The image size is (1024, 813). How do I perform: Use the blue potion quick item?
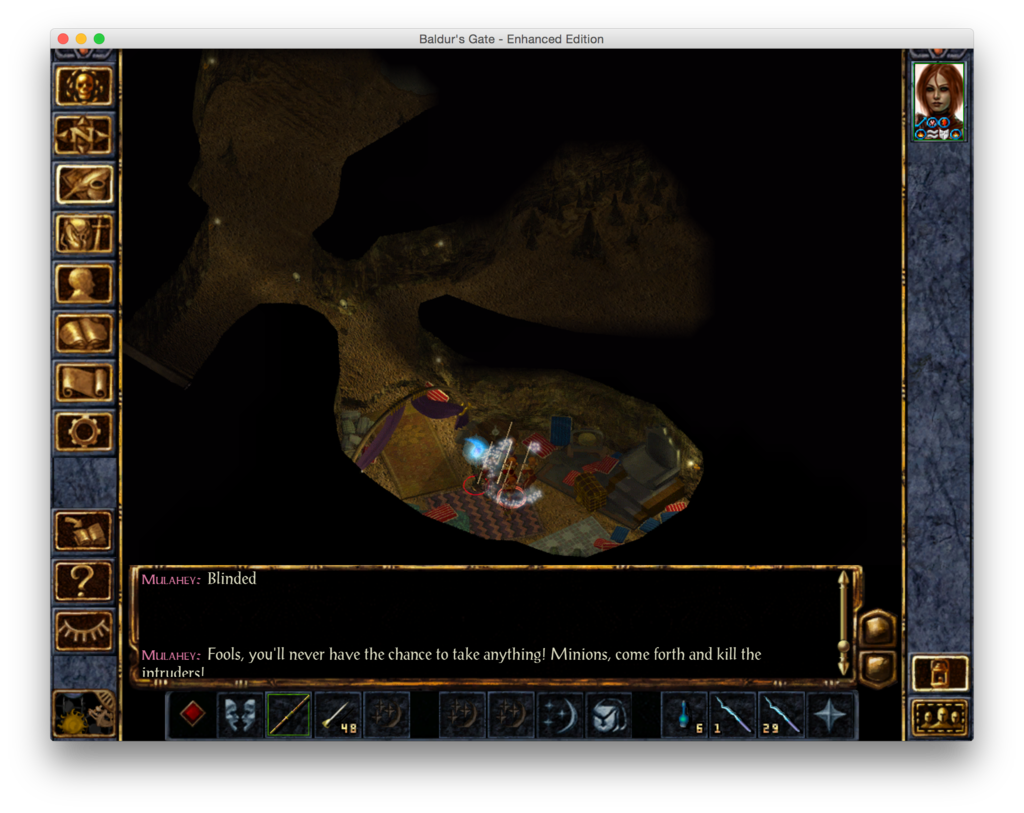click(685, 715)
